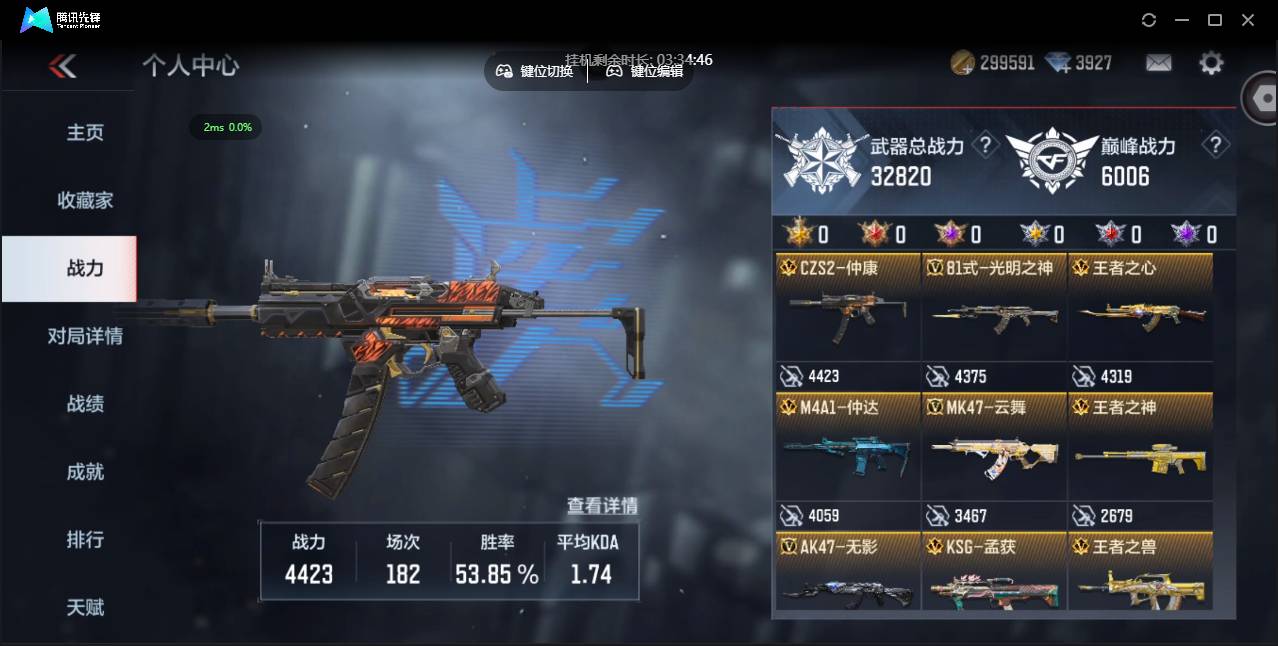The width and height of the screenshot is (1278, 646).
Task: Switch to the 主页 tab
Action: click(85, 133)
